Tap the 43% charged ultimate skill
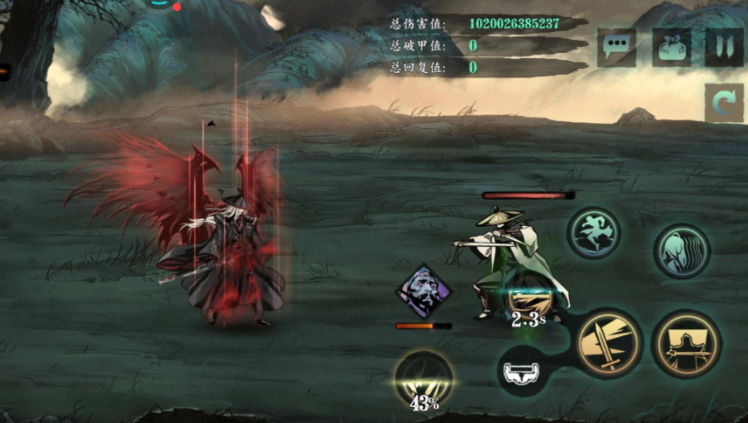The width and height of the screenshot is (748, 423). pyautogui.click(x=424, y=380)
